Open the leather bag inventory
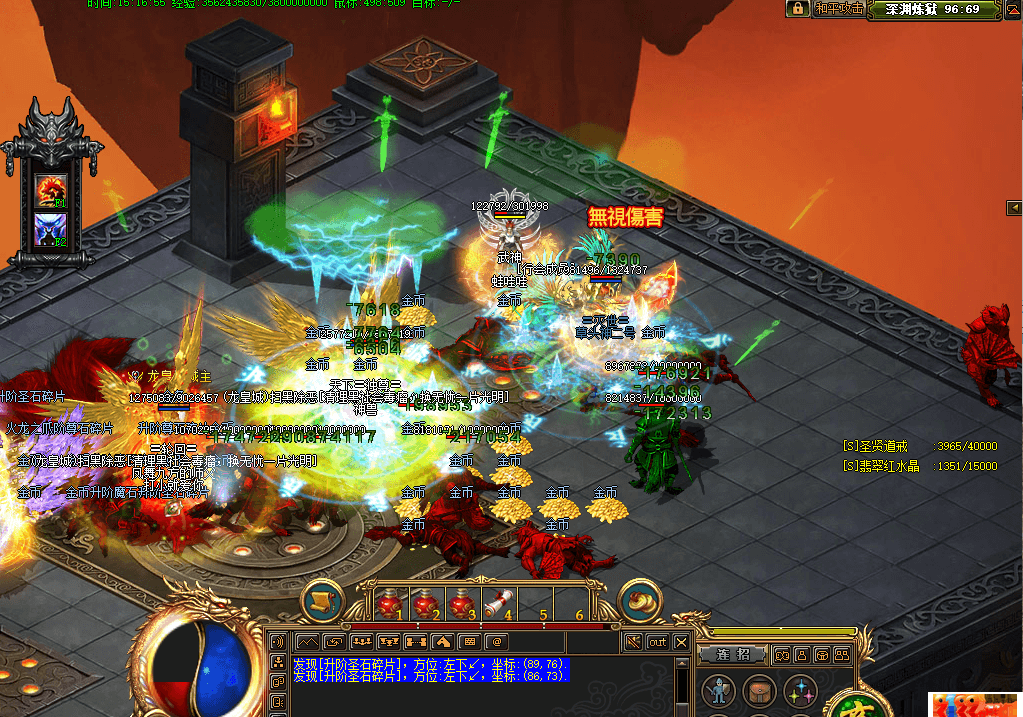 coord(759,691)
